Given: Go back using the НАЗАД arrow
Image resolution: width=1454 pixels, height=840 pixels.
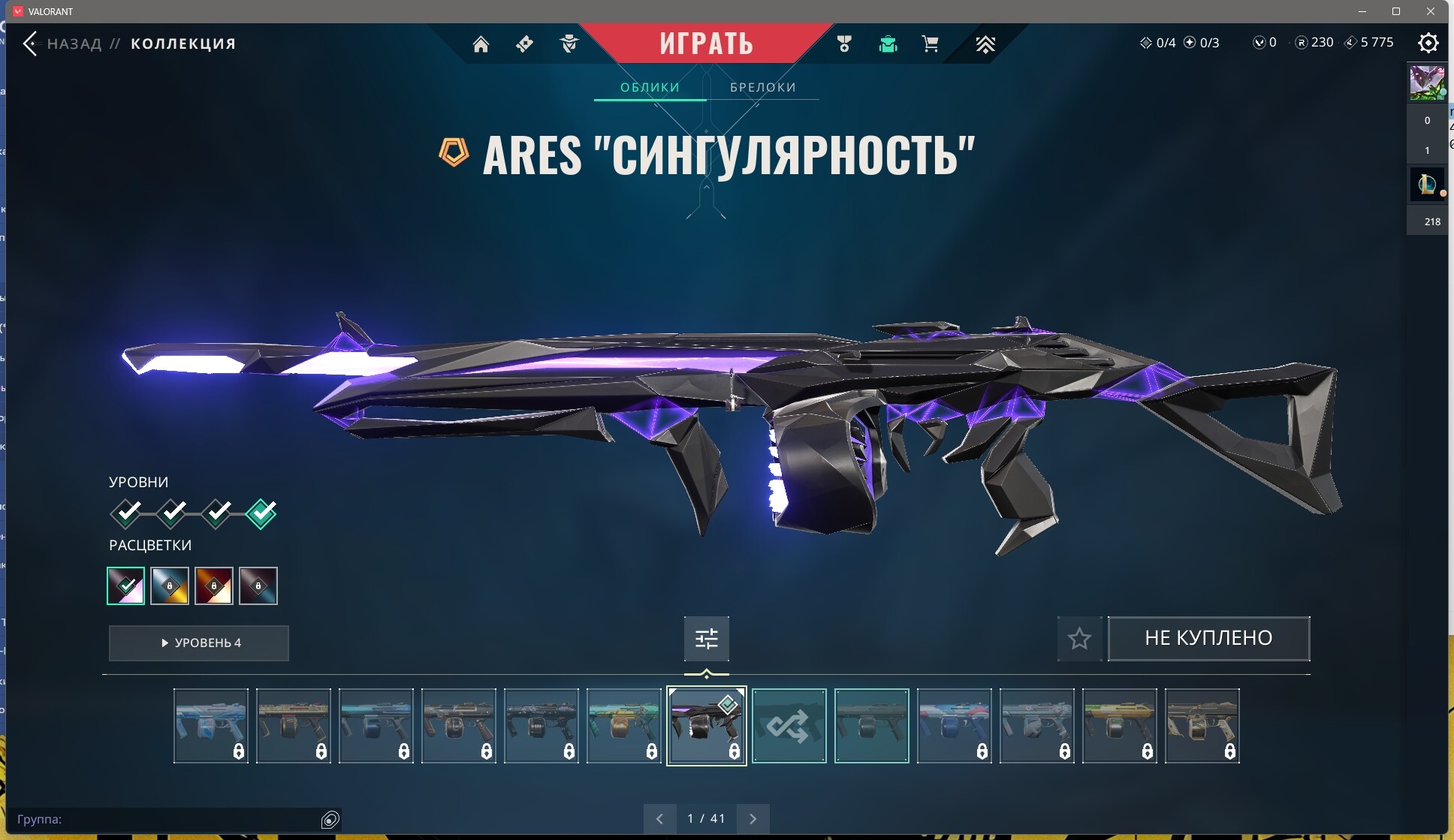Looking at the screenshot, I should [31, 44].
